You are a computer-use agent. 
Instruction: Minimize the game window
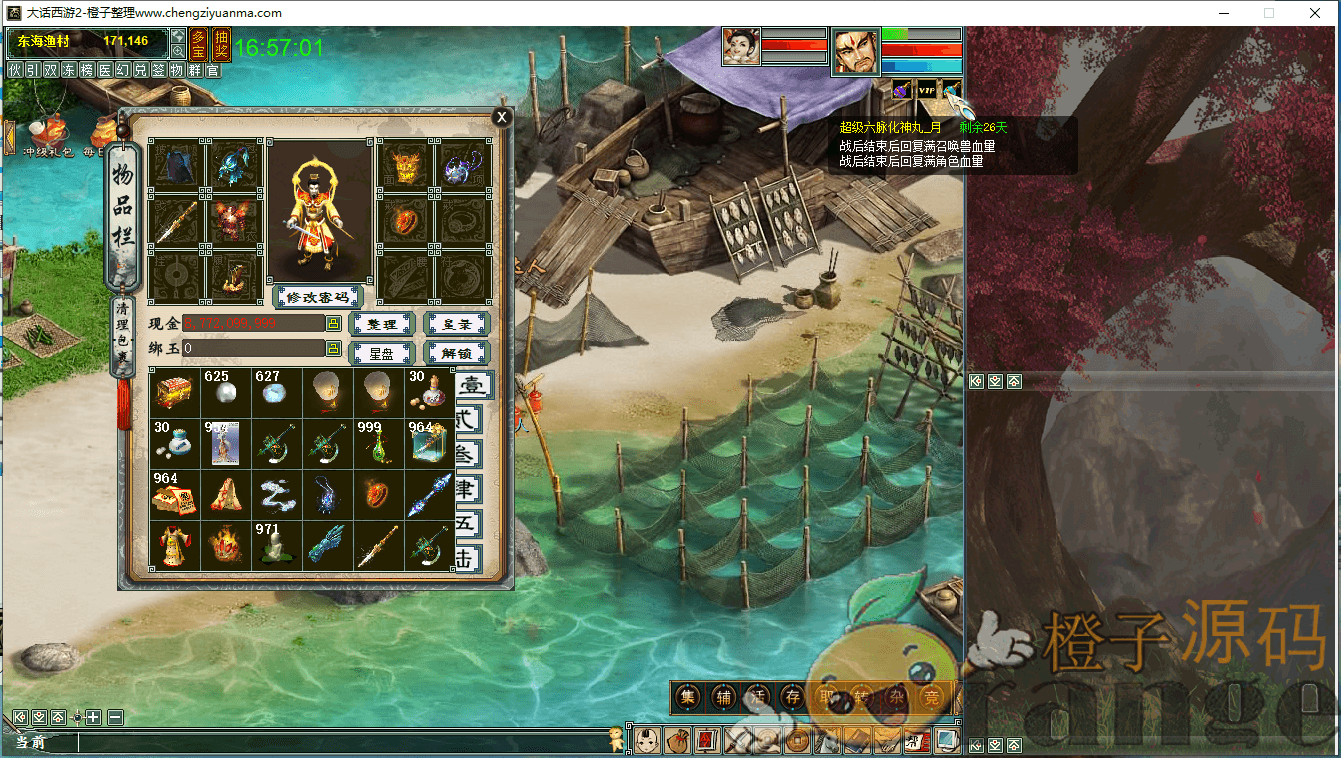pos(1223,13)
